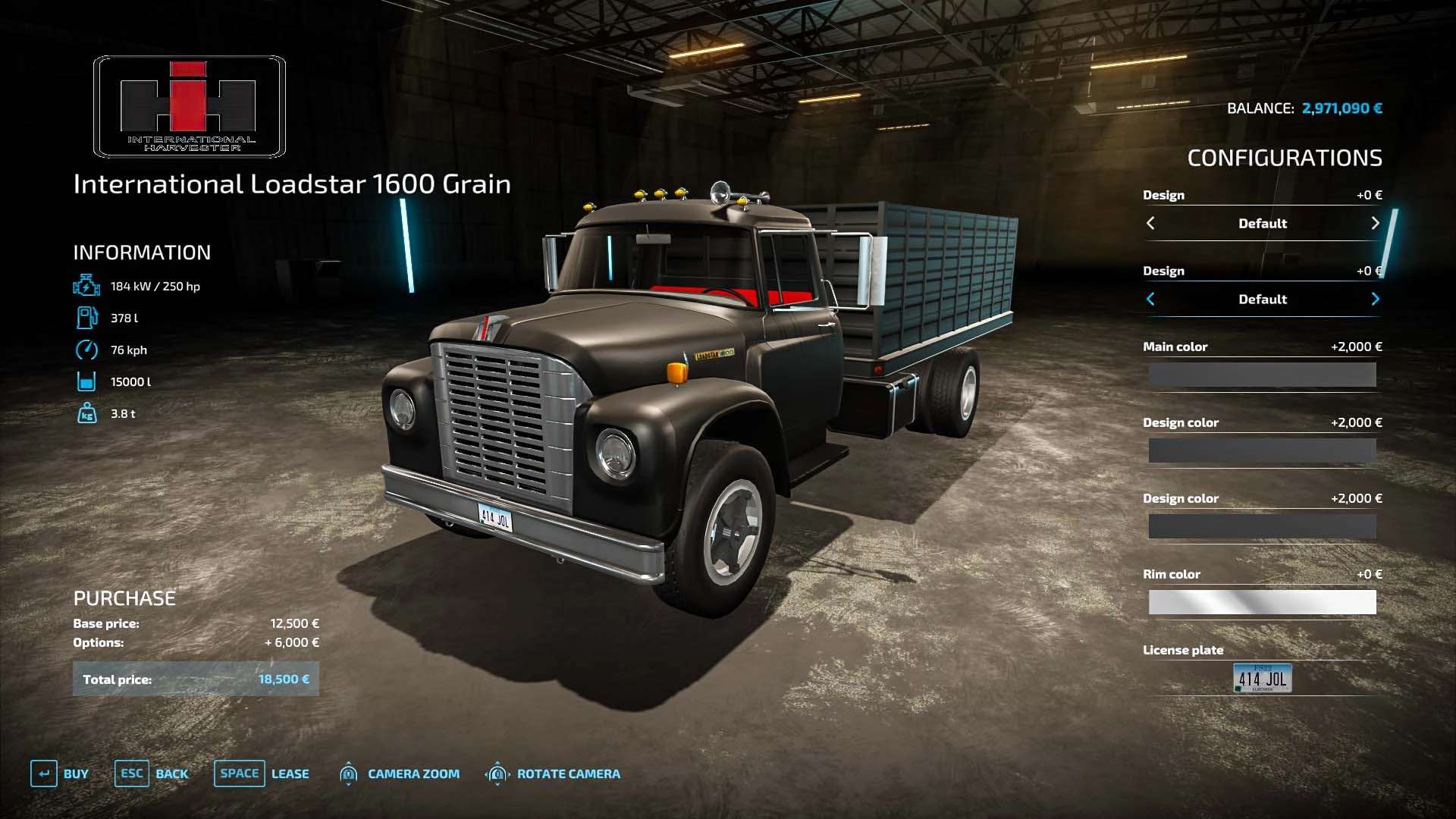Viewport: 1456px width, 819px height.
Task: Open the silver Rim color swatch
Action: point(1262,602)
